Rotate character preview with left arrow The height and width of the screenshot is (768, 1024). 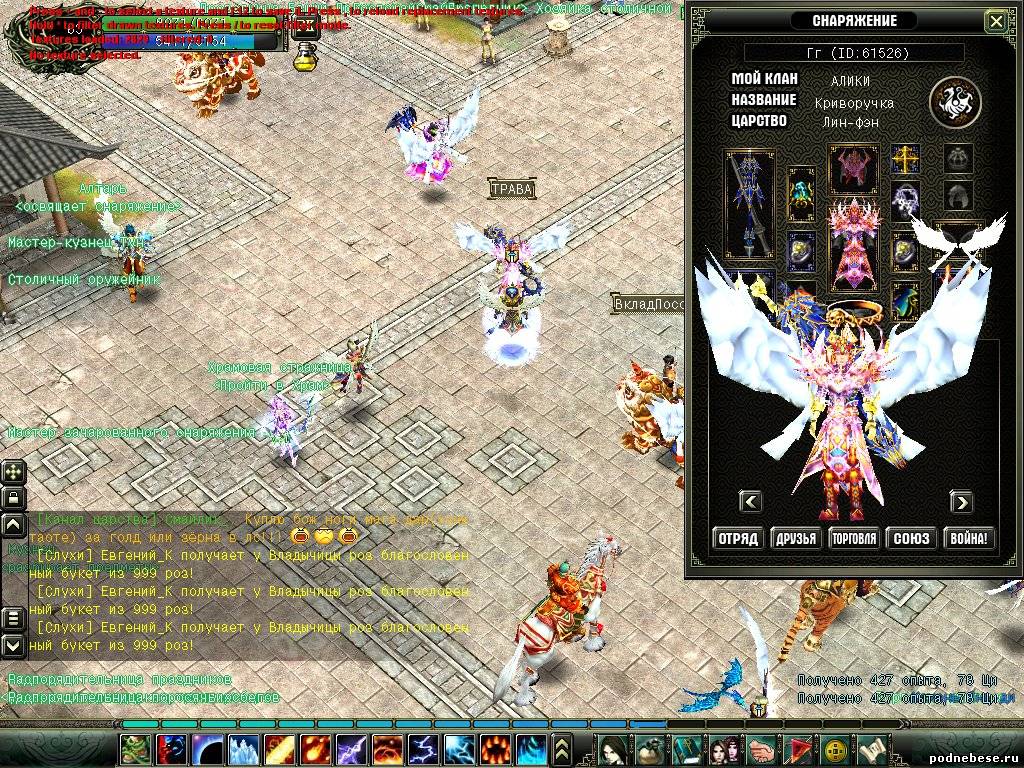tap(750, 501)
